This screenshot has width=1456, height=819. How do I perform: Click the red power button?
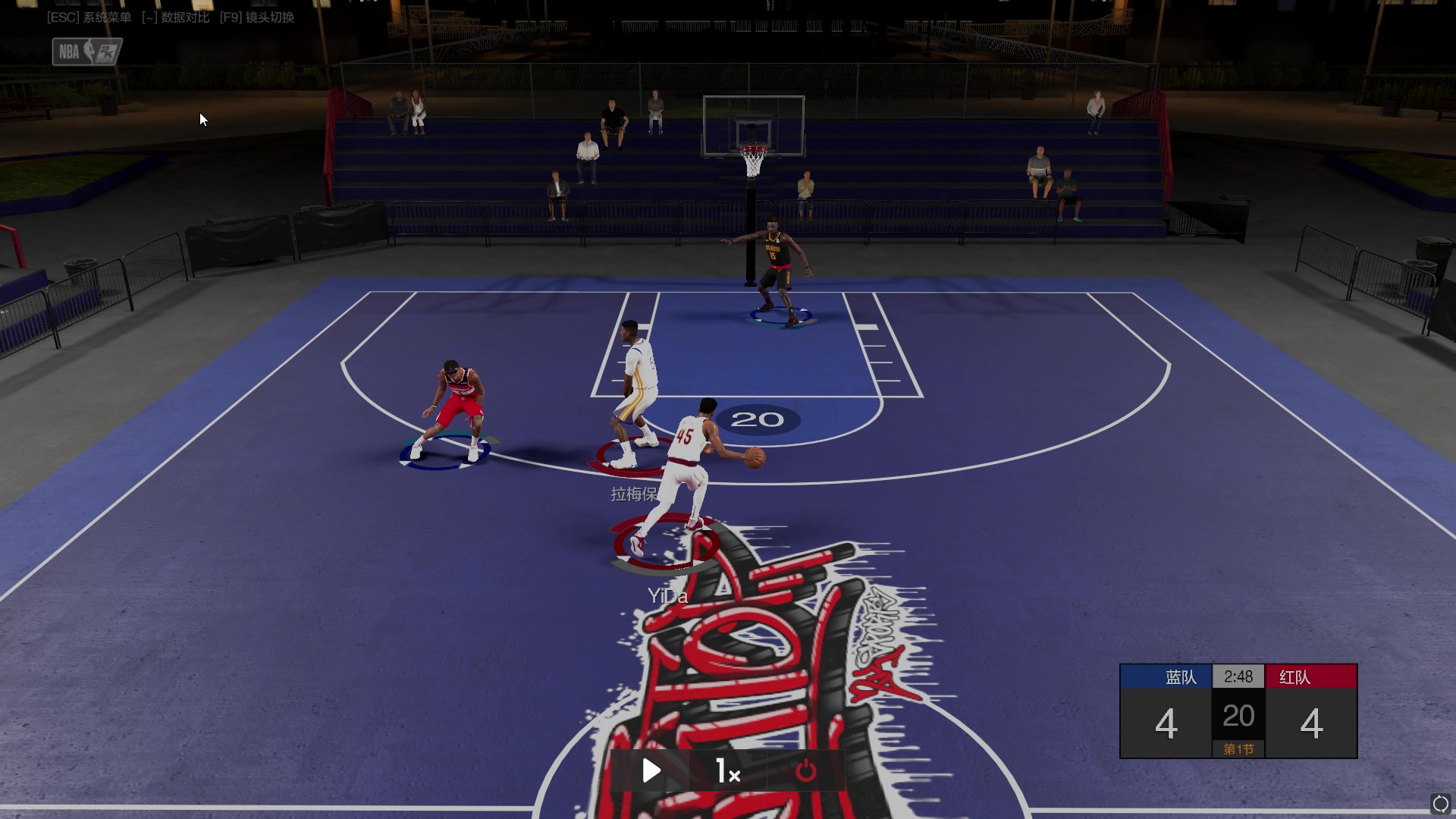pyautogui.click(x=805, y=771)
